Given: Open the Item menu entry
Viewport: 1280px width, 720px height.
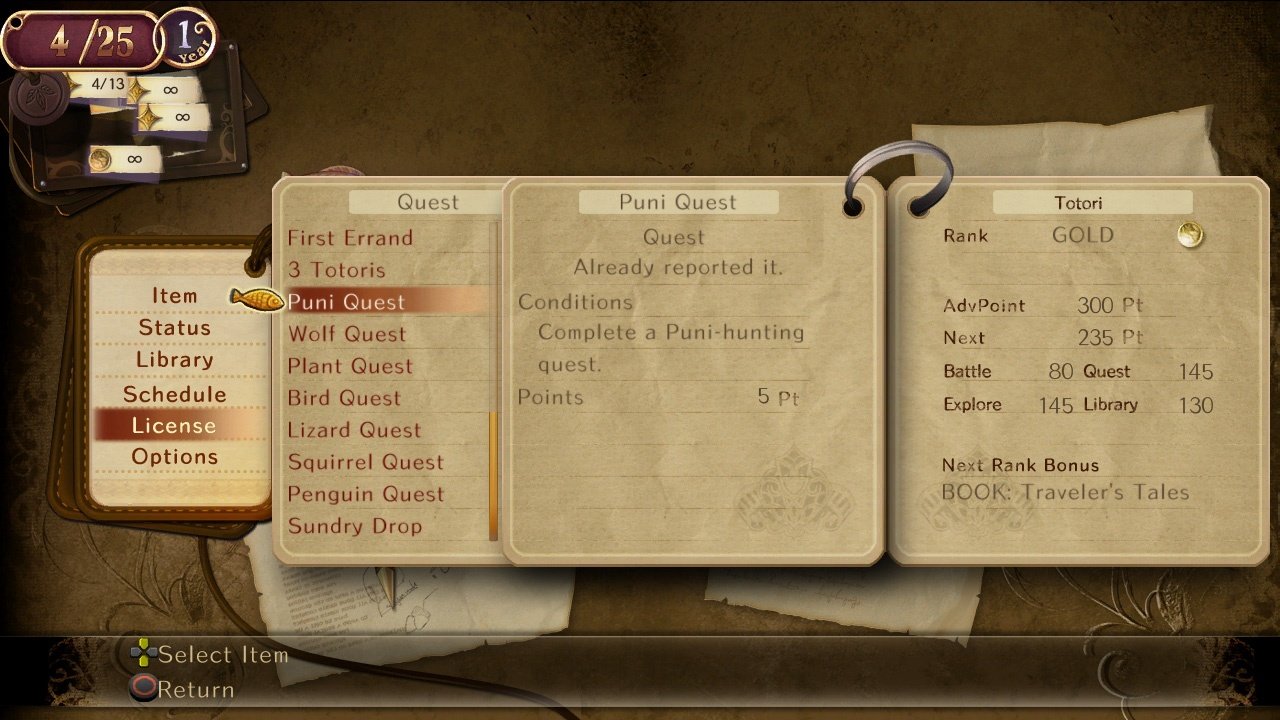Looking at the screenshot, I should coord(176,295).
